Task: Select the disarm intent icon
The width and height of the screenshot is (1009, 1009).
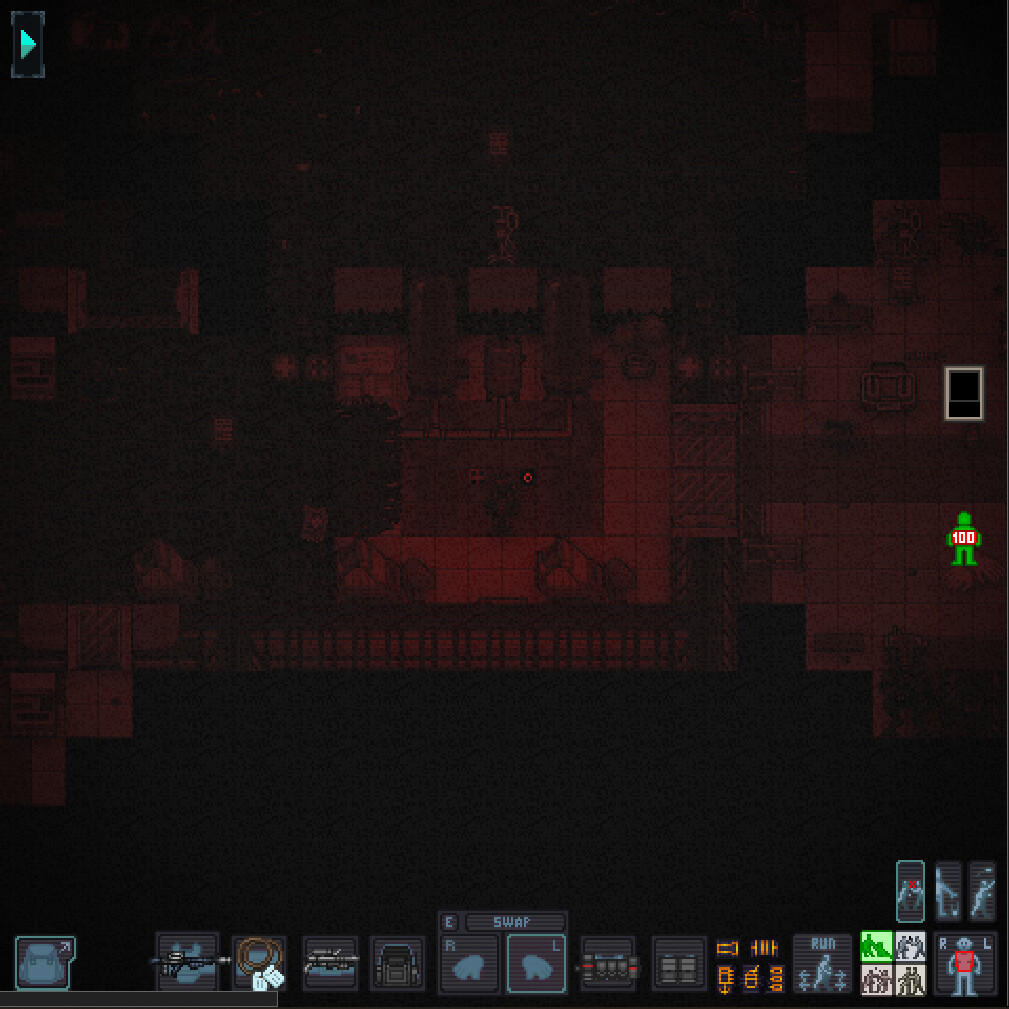Action: (x=910, y=946)
